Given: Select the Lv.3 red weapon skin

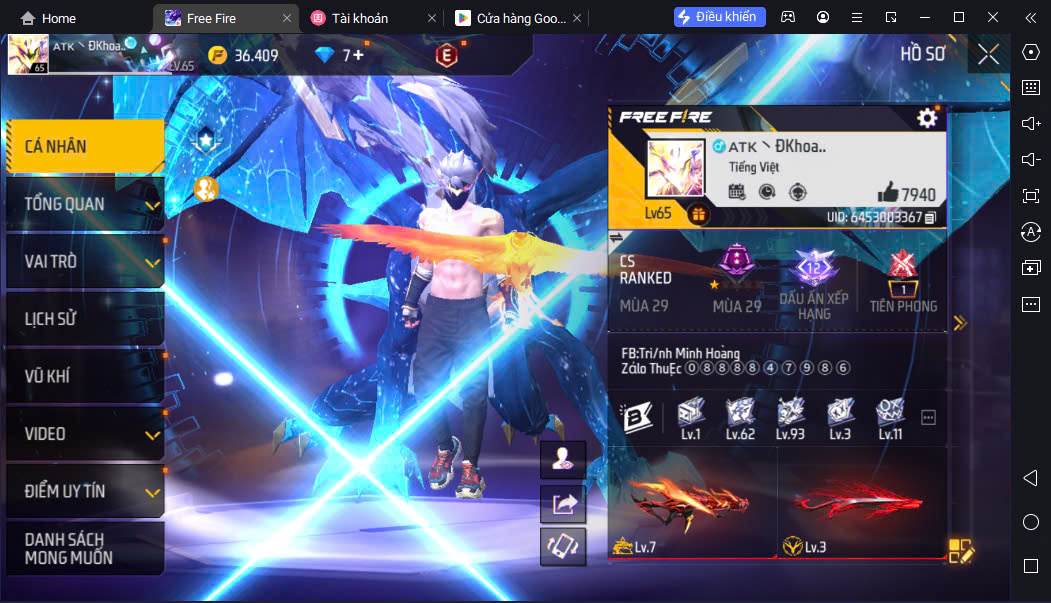Looking at the screenshot, I should point(862,500).
